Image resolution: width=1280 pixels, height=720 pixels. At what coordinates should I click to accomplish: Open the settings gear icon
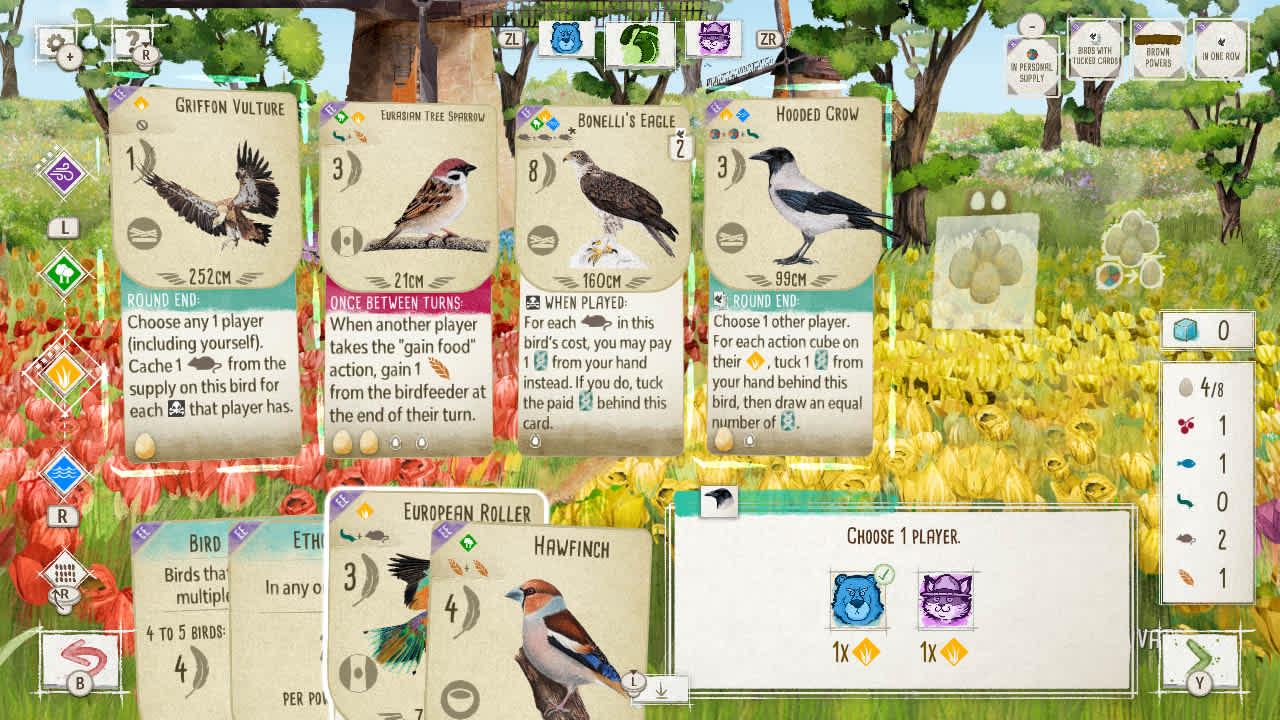tap(57, 42)
